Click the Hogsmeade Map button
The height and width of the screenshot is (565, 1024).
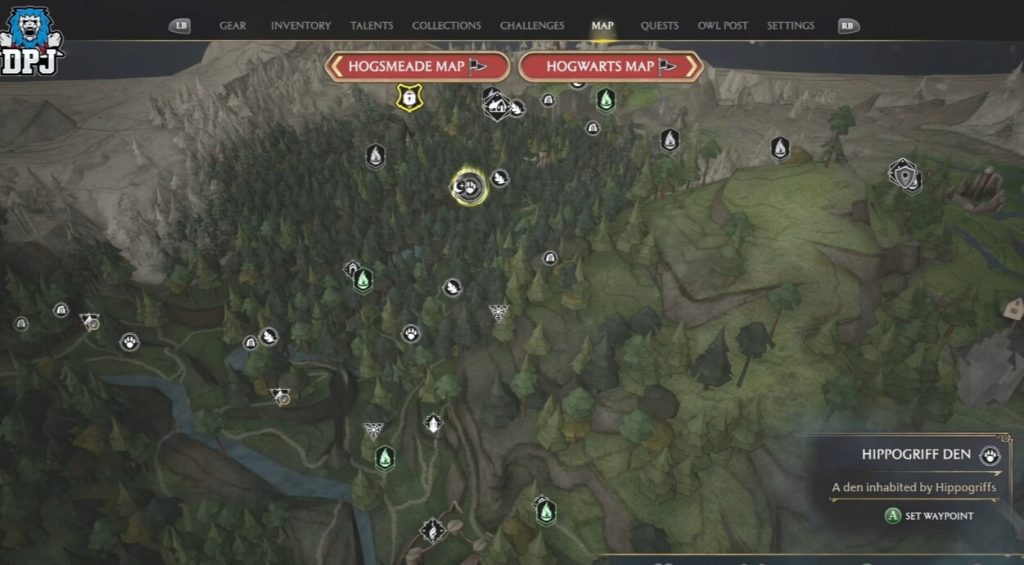click(x=417, y=67)
